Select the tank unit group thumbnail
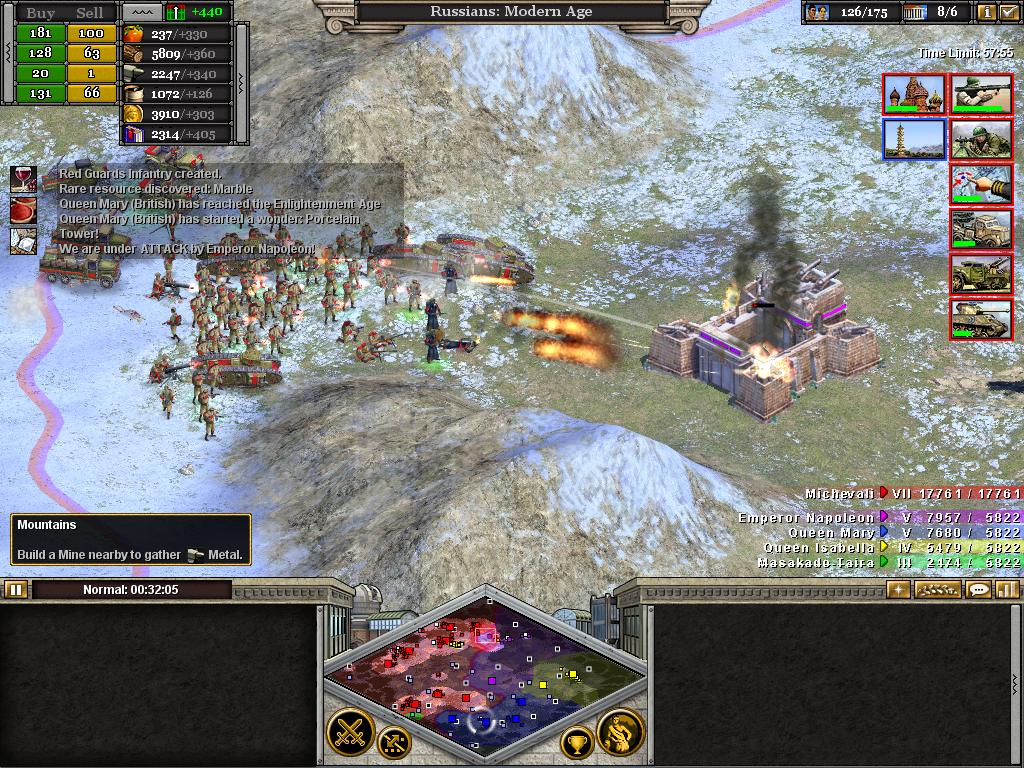Viewport: 1024px width, 768px height. [x=980, y=320]
